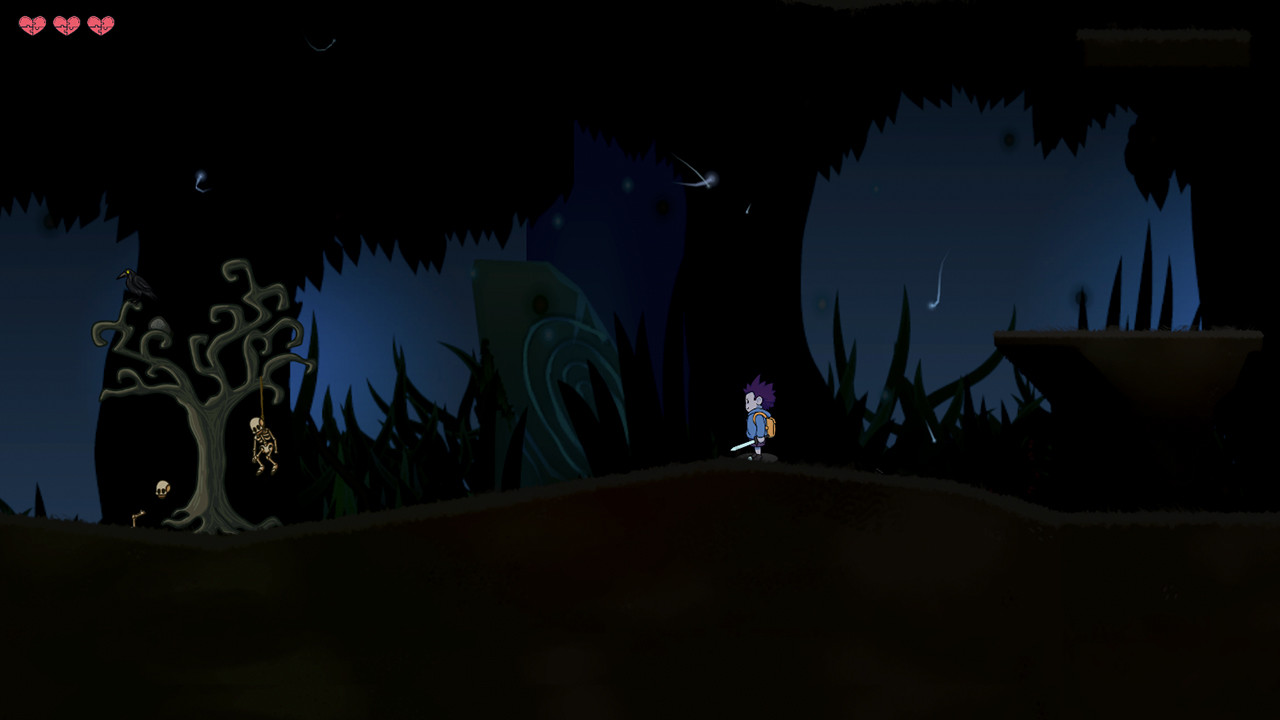Select the player character

(760, 420)
